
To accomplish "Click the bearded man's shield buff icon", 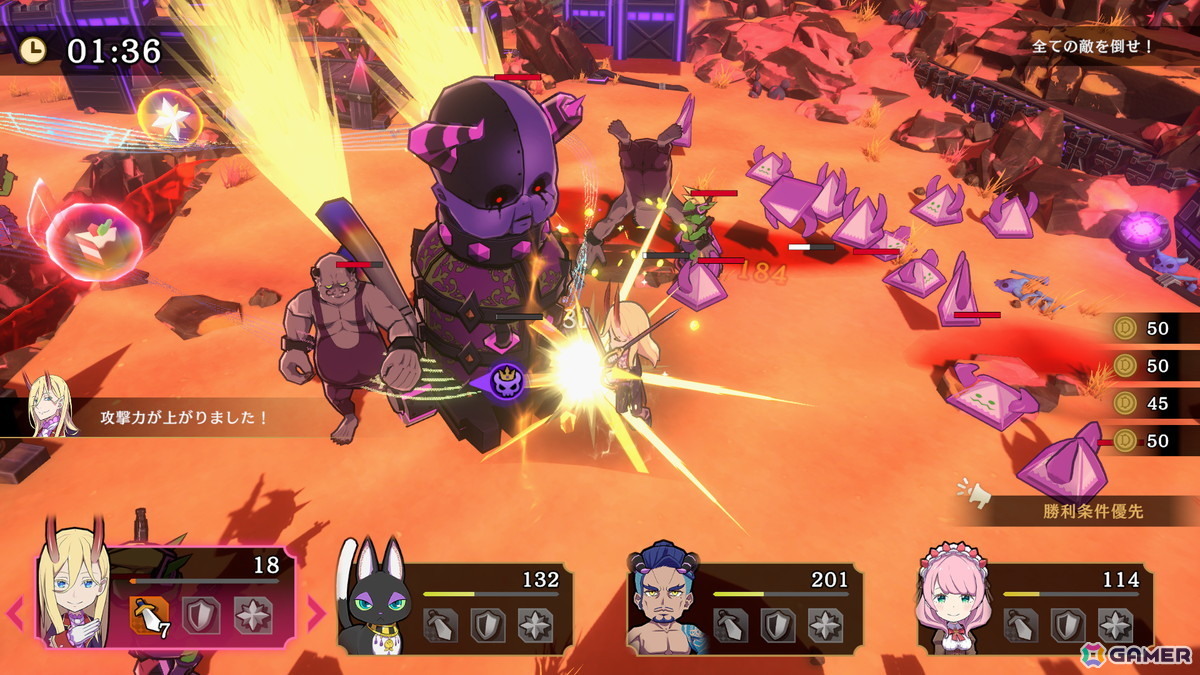I will (778, 625).
